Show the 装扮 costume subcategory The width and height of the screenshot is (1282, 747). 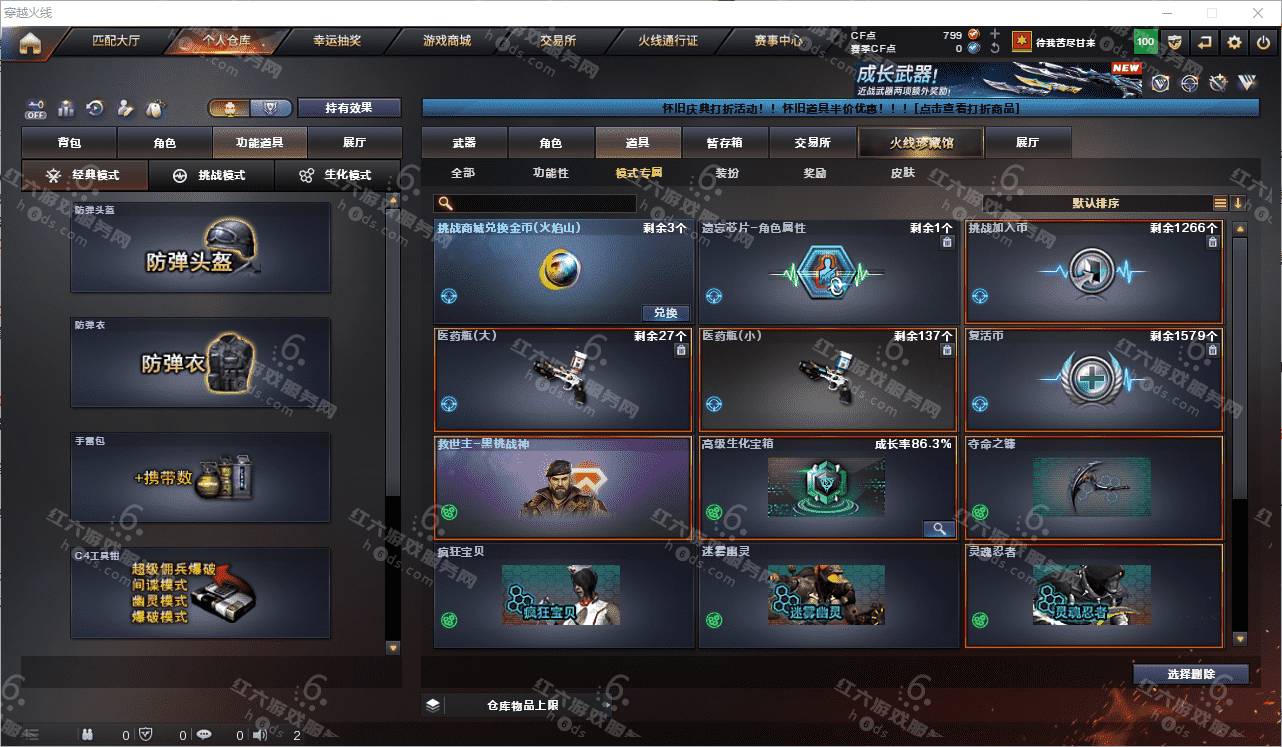click(727, 173)
